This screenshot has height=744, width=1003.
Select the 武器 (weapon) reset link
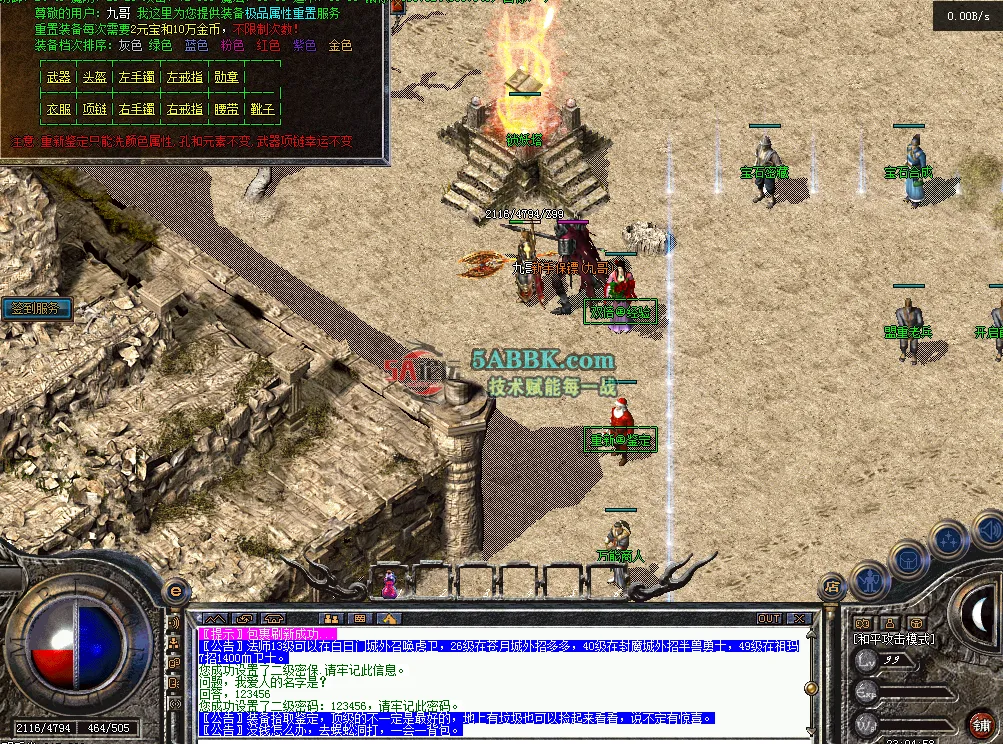59,77
